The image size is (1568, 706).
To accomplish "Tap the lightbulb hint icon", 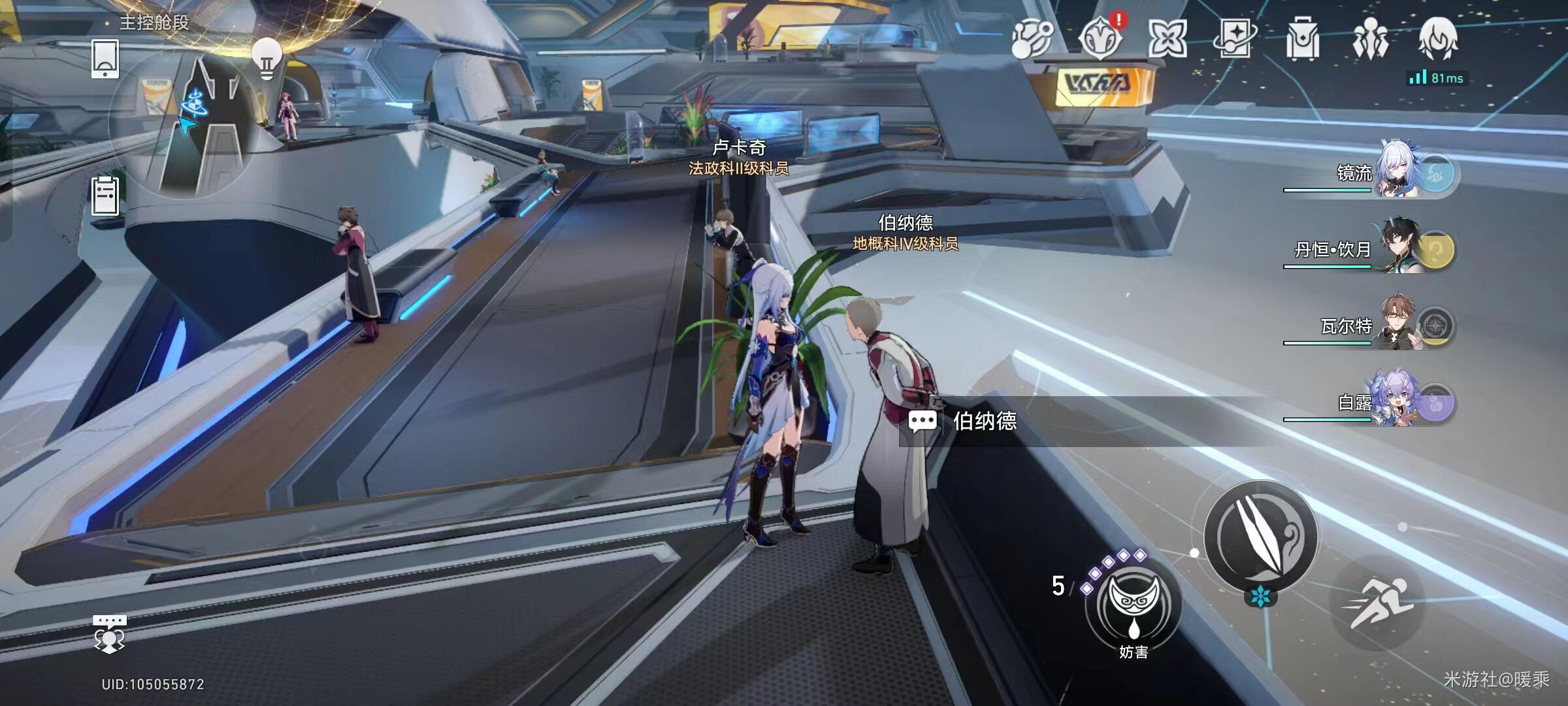I will (x=267, y=58).
